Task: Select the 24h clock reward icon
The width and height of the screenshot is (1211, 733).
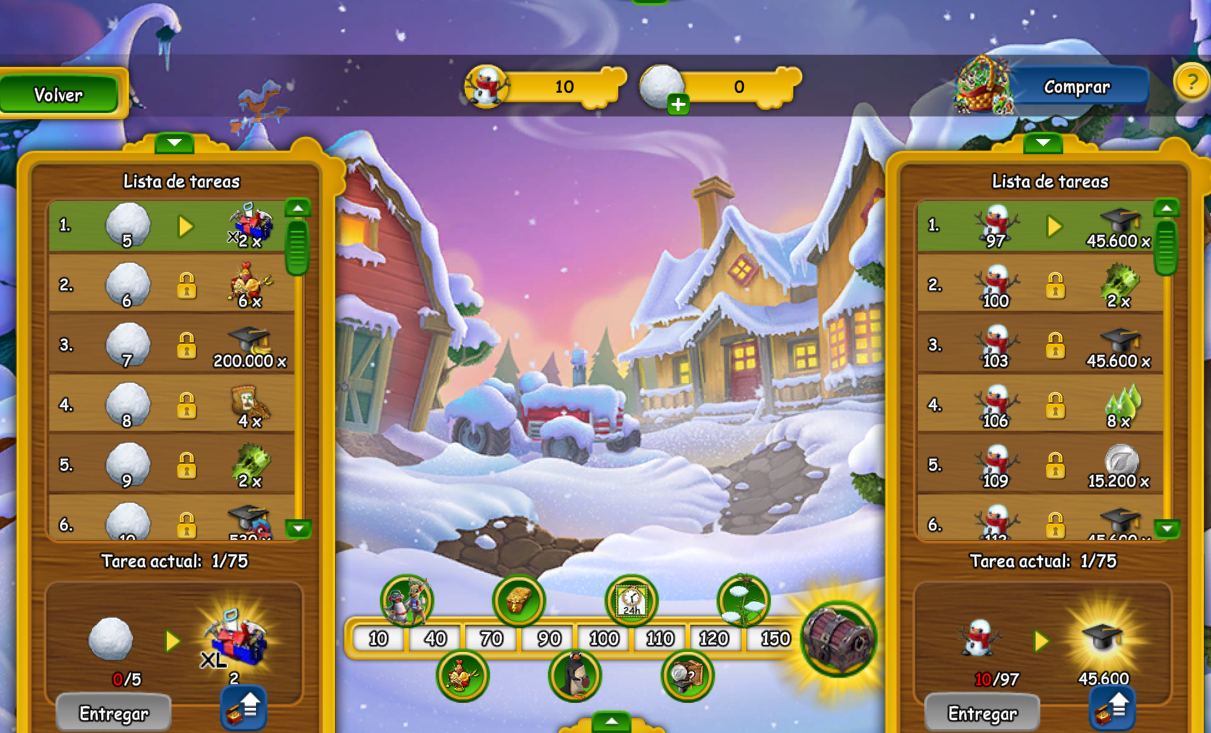Action: (x=631, y=600)
